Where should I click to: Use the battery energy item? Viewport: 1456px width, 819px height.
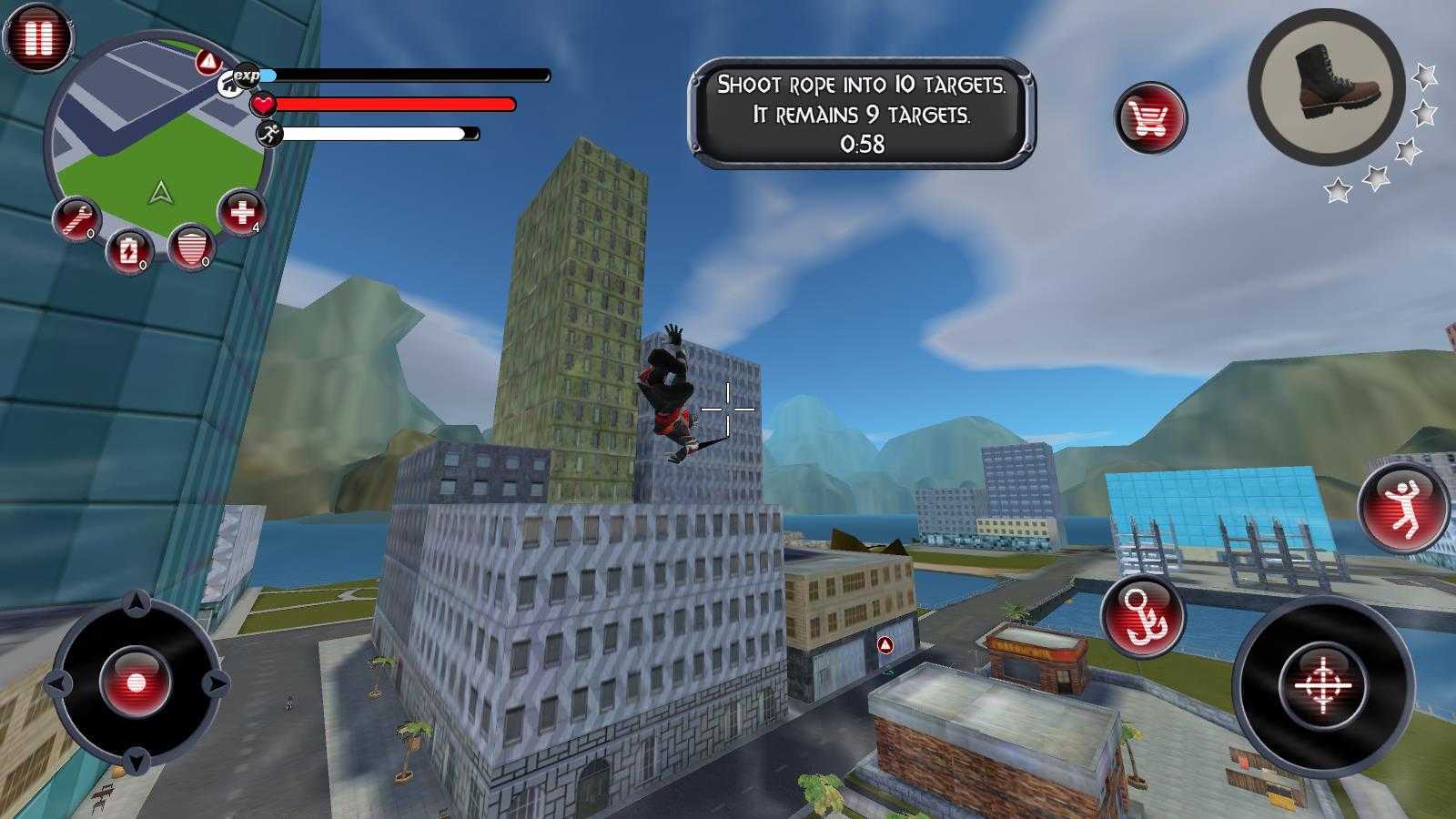coord(129,249)
